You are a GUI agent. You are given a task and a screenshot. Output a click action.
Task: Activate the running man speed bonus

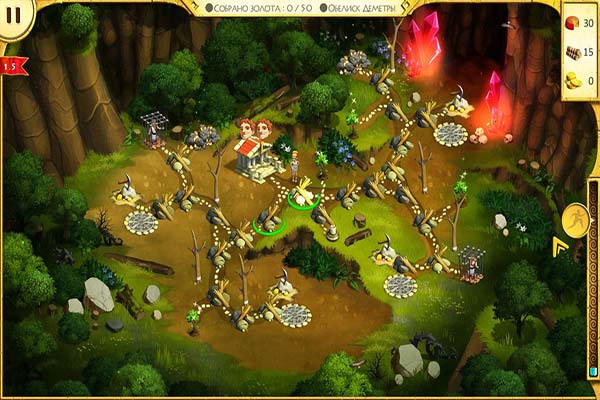coord(576,219)
